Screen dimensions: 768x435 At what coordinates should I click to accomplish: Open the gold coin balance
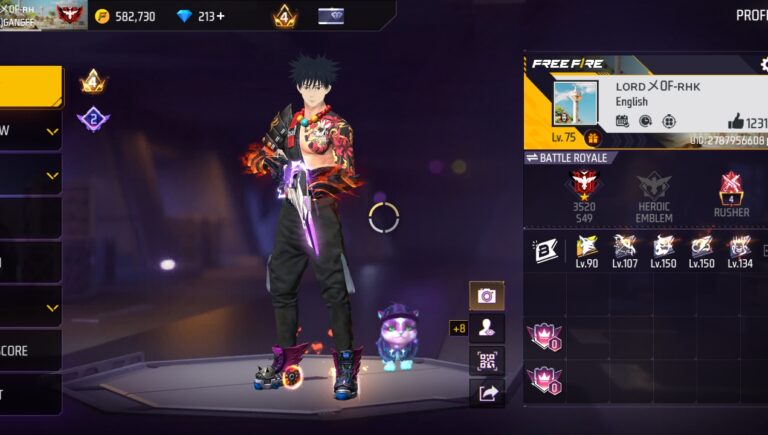(126, 16)
